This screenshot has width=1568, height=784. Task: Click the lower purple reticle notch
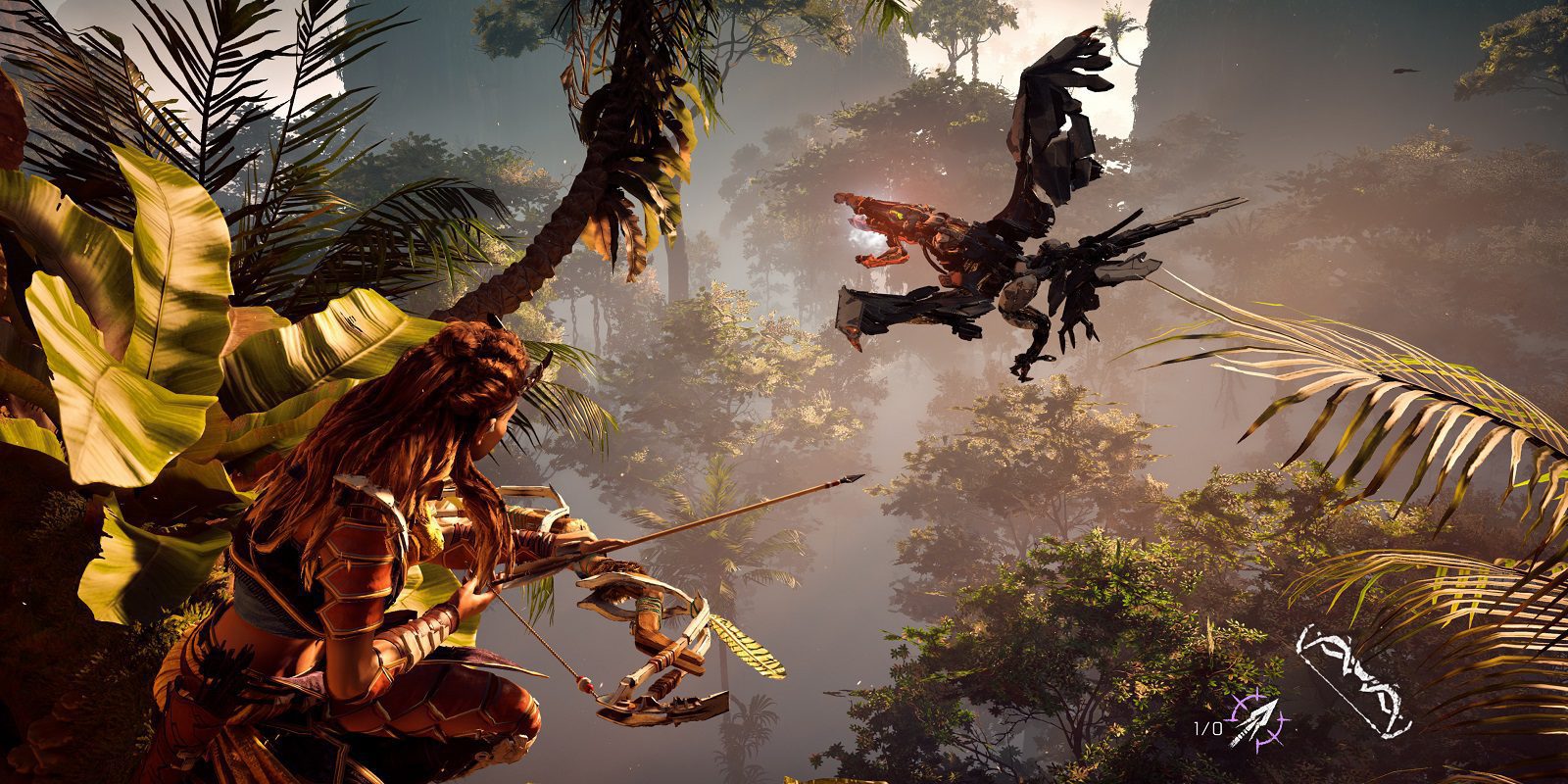pyautogui.click(x=1259, y=743)
